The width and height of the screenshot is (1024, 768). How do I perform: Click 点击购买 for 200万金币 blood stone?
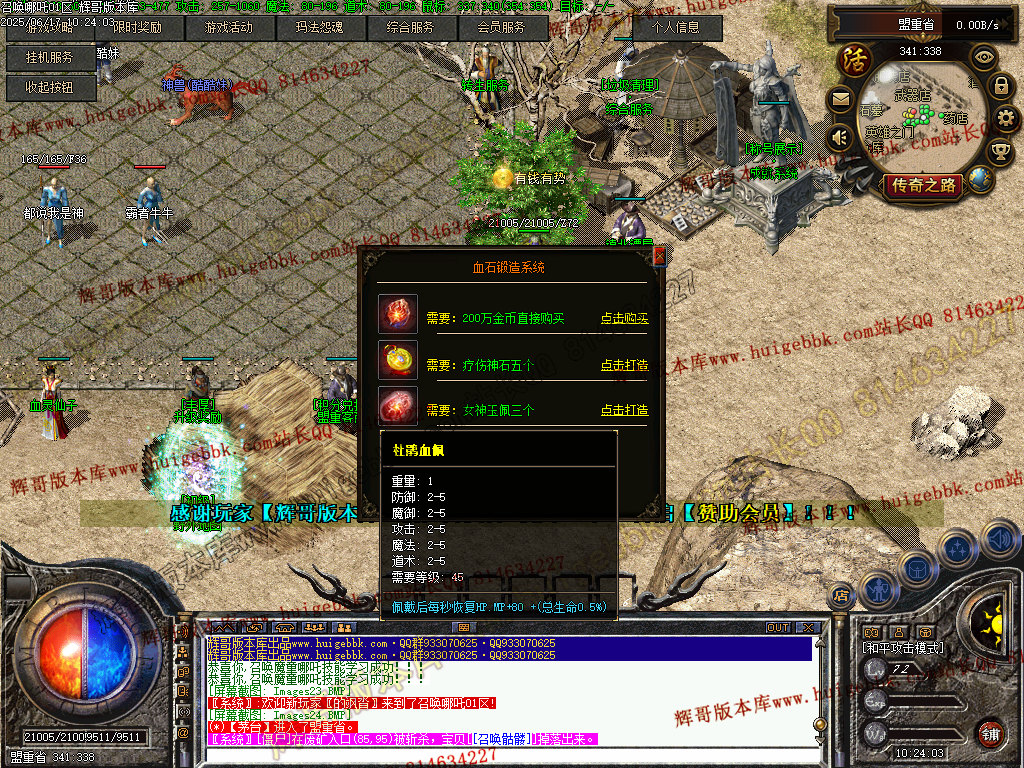(x=624, y=319)
